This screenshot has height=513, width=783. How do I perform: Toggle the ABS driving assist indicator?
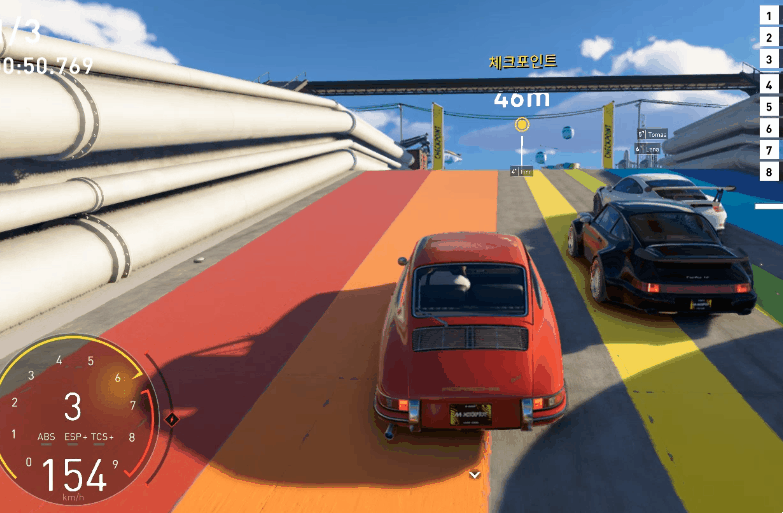coord(47,437)
